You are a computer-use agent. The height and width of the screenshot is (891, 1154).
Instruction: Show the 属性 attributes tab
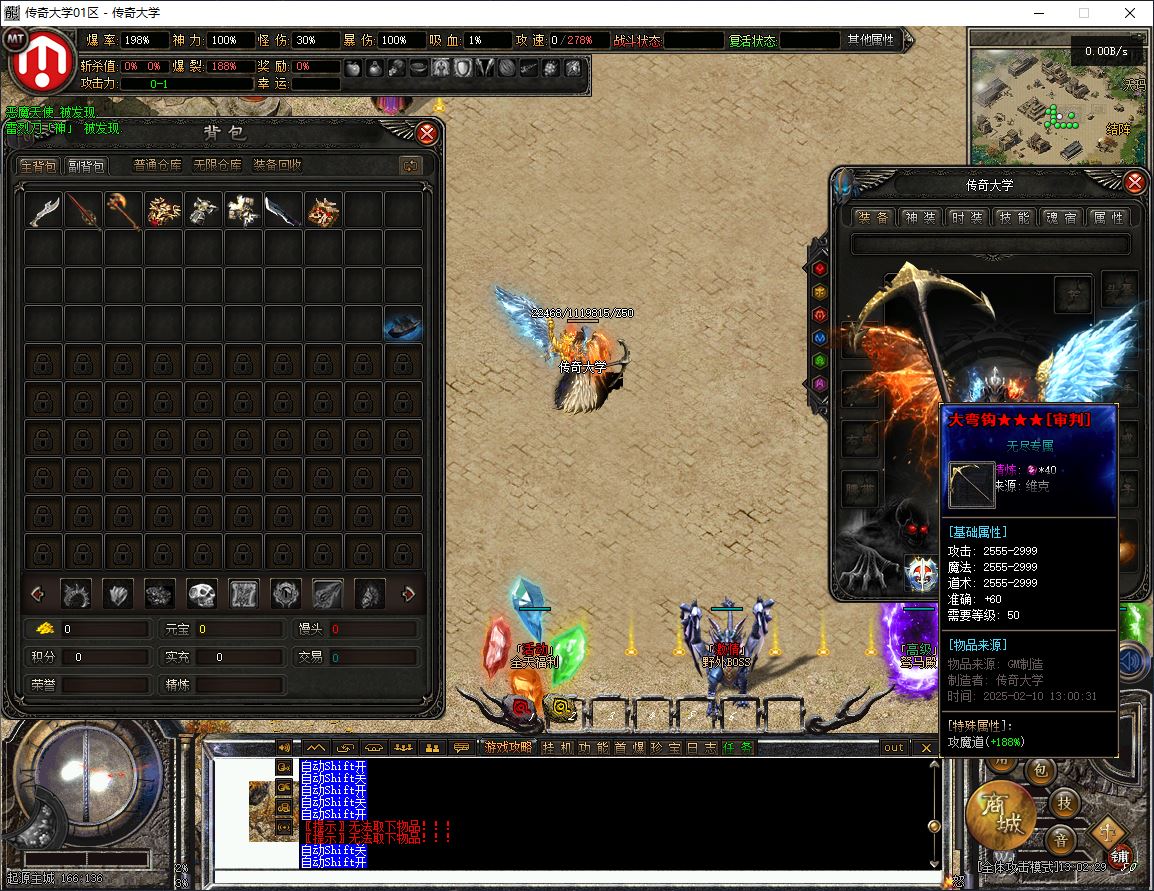coord(1107,217)
